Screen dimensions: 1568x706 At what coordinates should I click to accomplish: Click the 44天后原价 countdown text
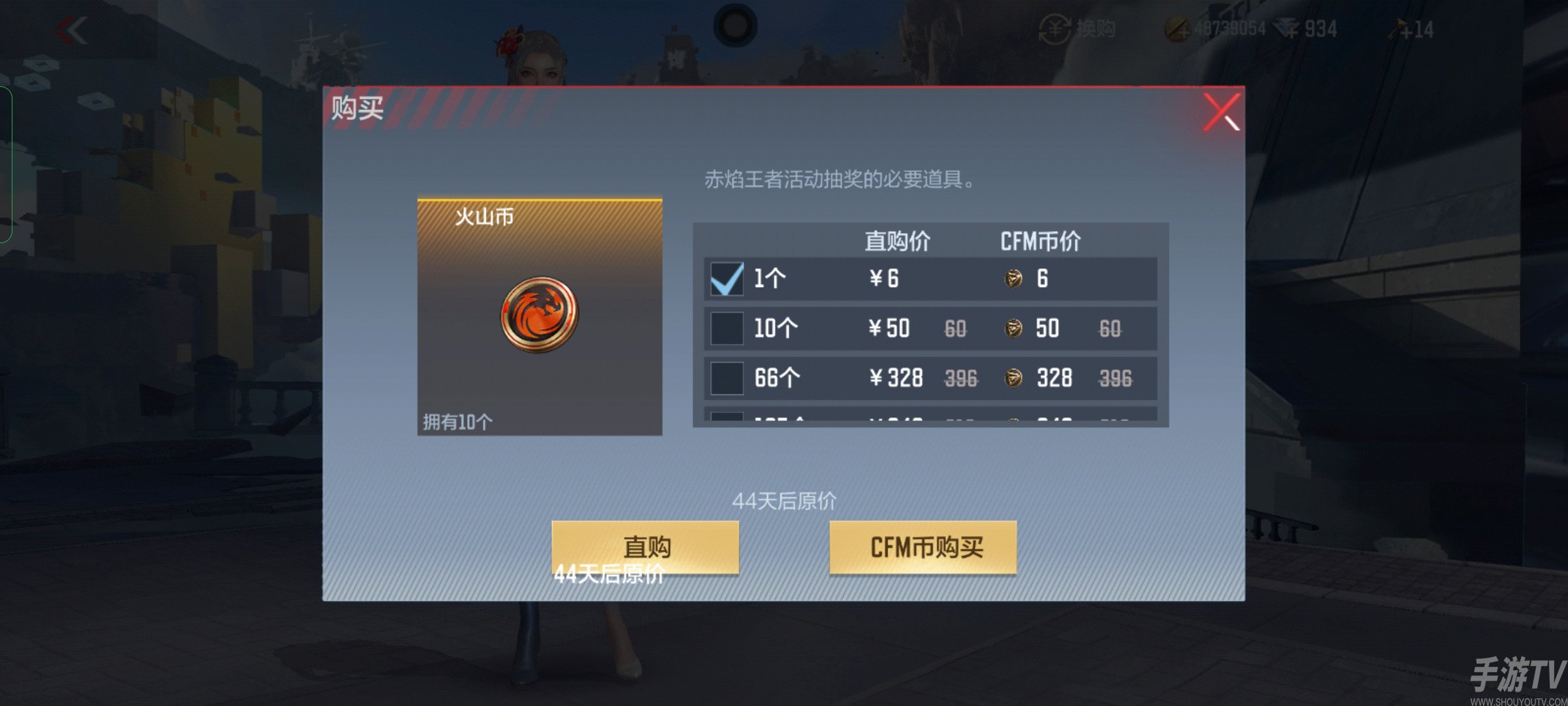point(784,499)
